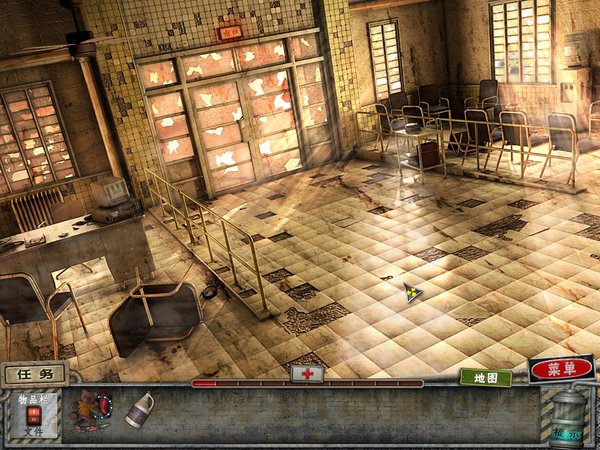Select the white jug inventory item
The width and height of the screenshot is (600, 450).
pos(141,410)
